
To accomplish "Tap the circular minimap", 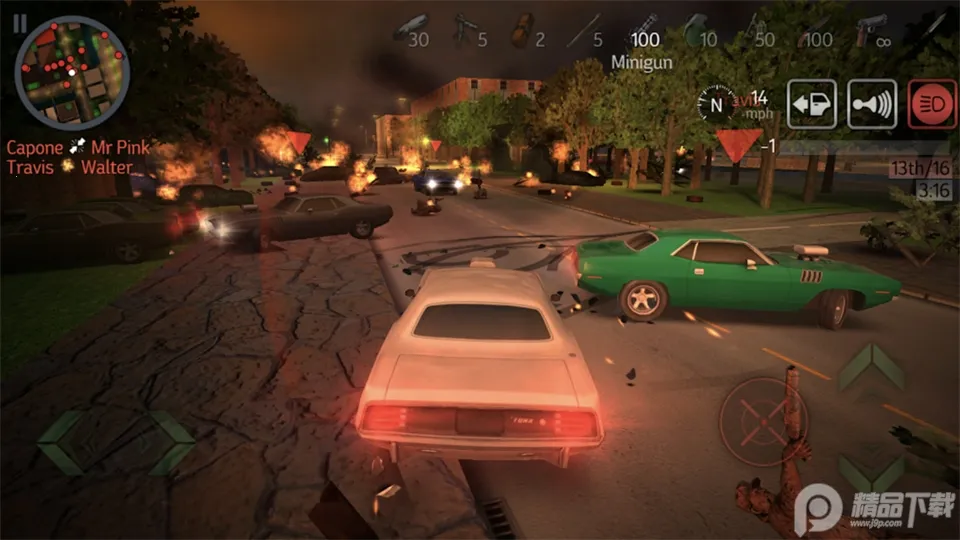I will (x=72, y=66).
